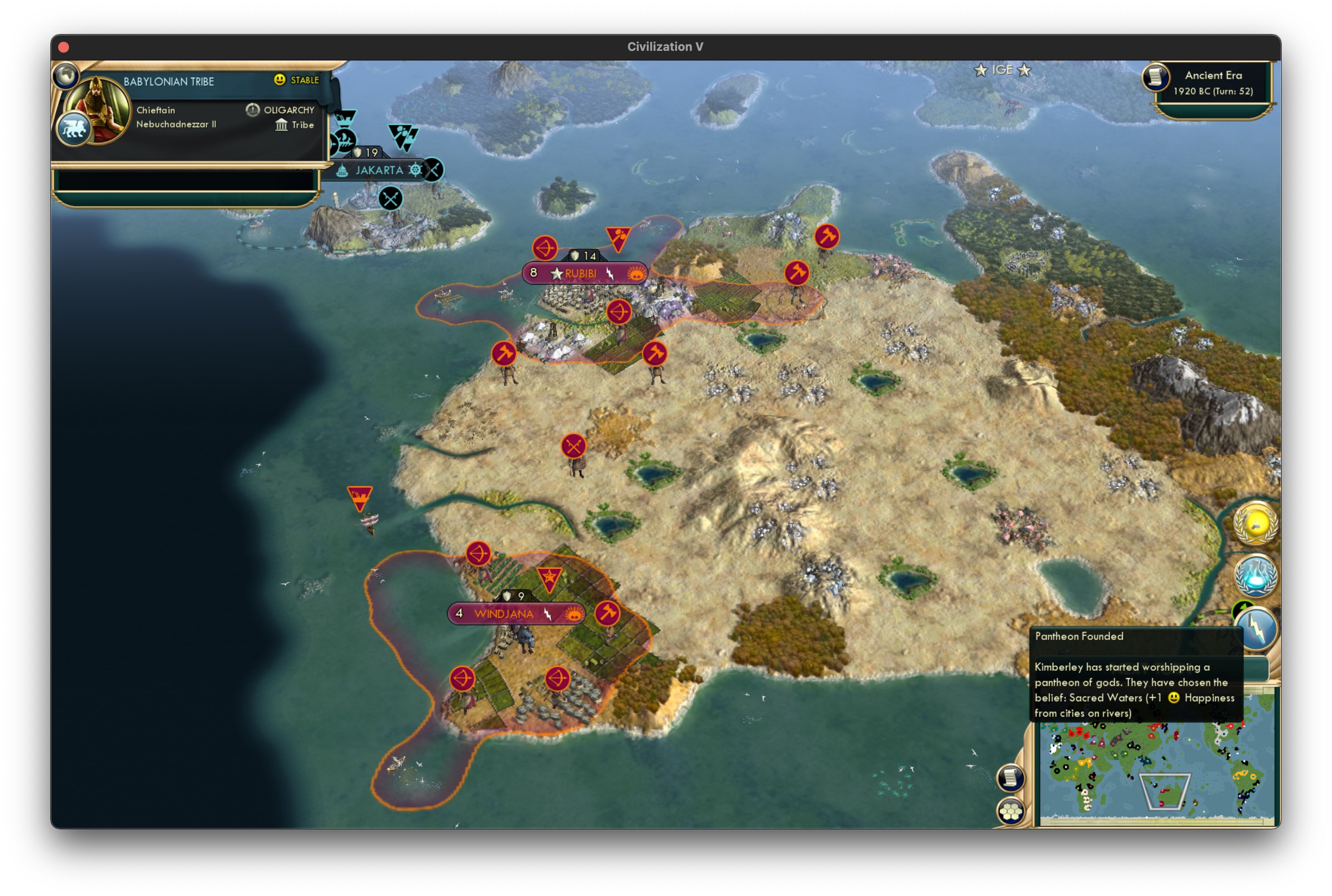Expand the Windjana city banner
Viewport: 1332px width, 896px height.
[x=505, y=614]
